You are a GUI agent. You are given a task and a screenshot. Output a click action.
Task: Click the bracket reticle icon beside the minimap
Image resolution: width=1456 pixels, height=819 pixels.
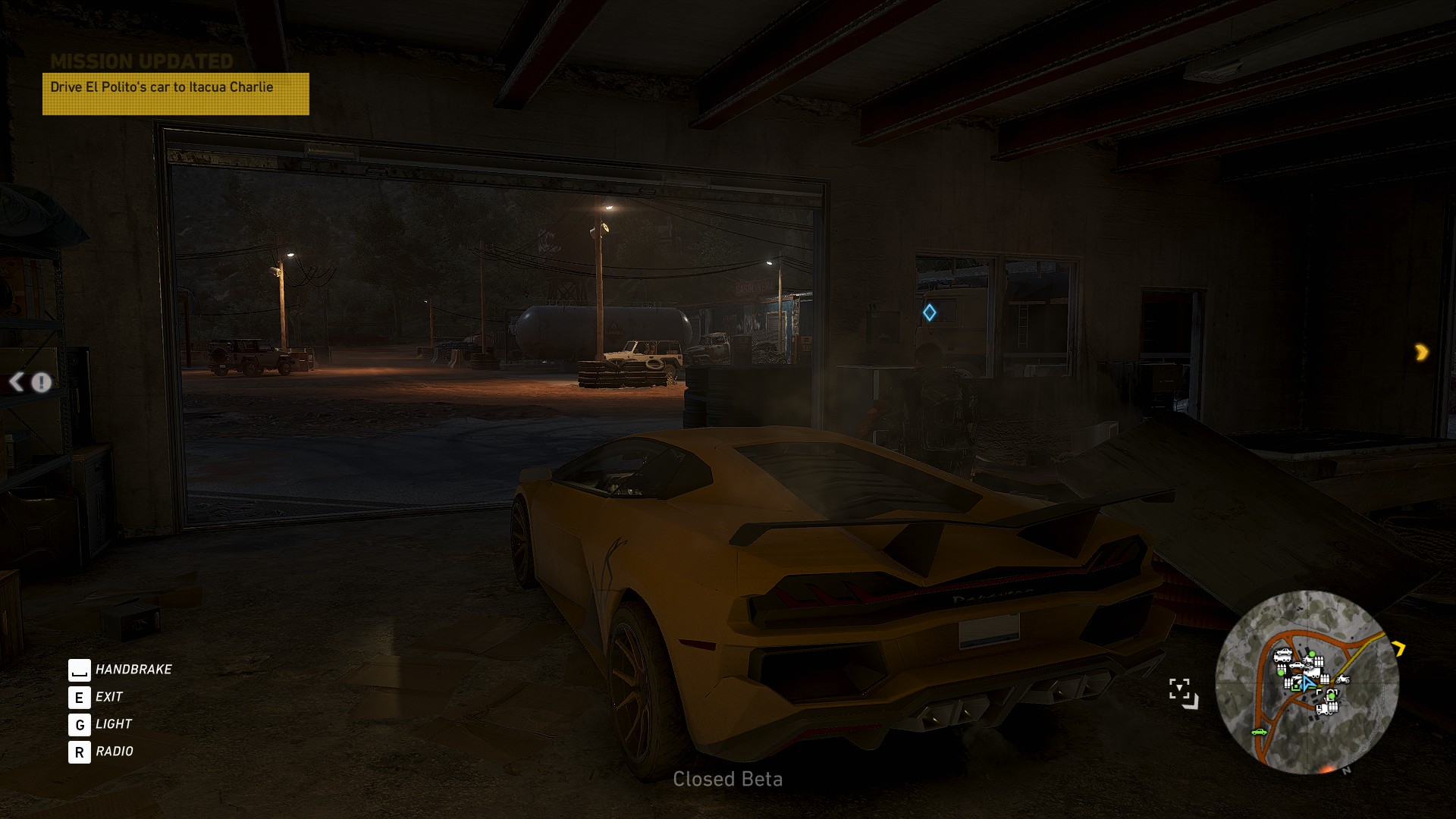1183,692
